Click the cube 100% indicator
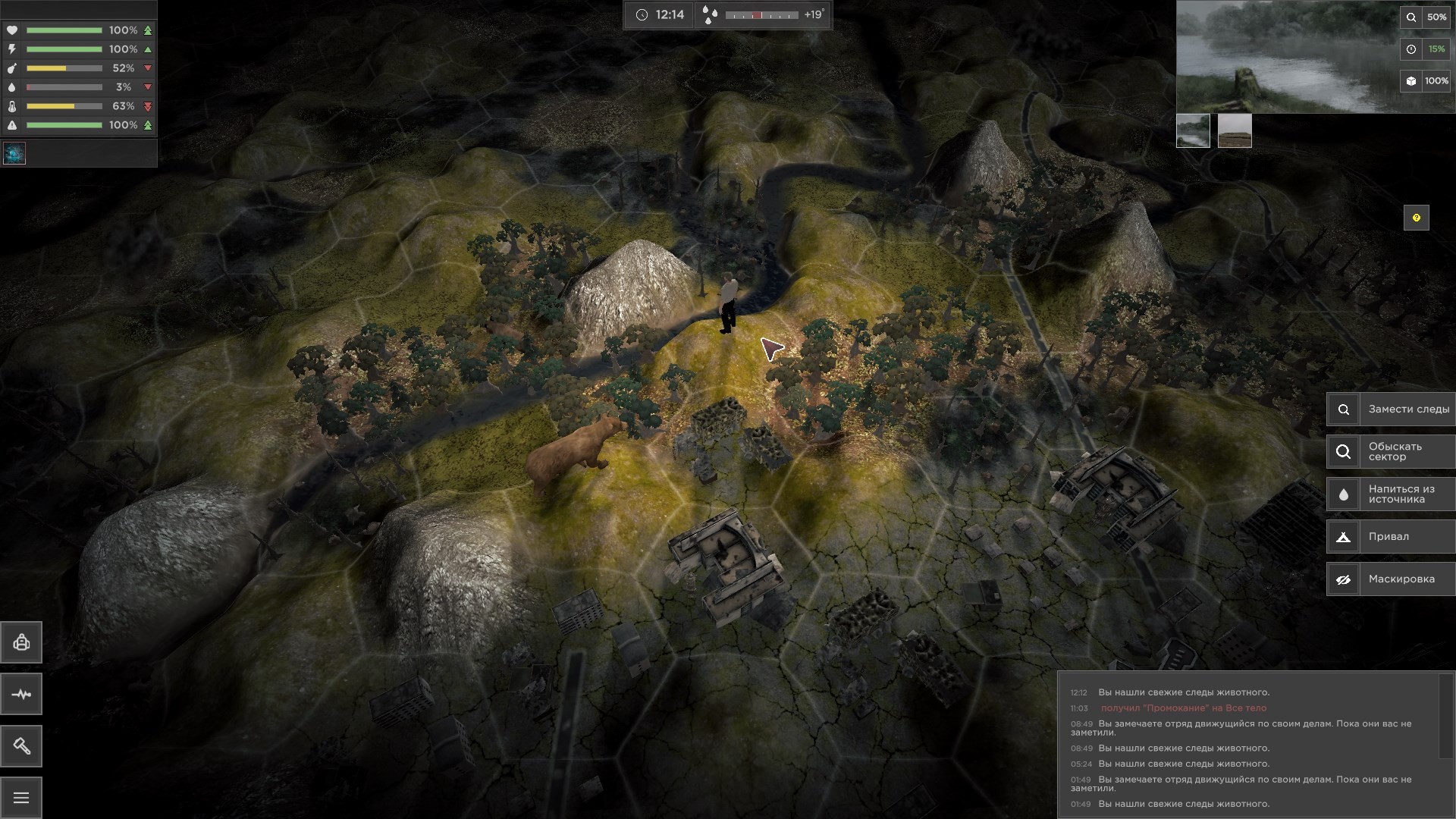1456x819 pixels. coord(1425,81)
